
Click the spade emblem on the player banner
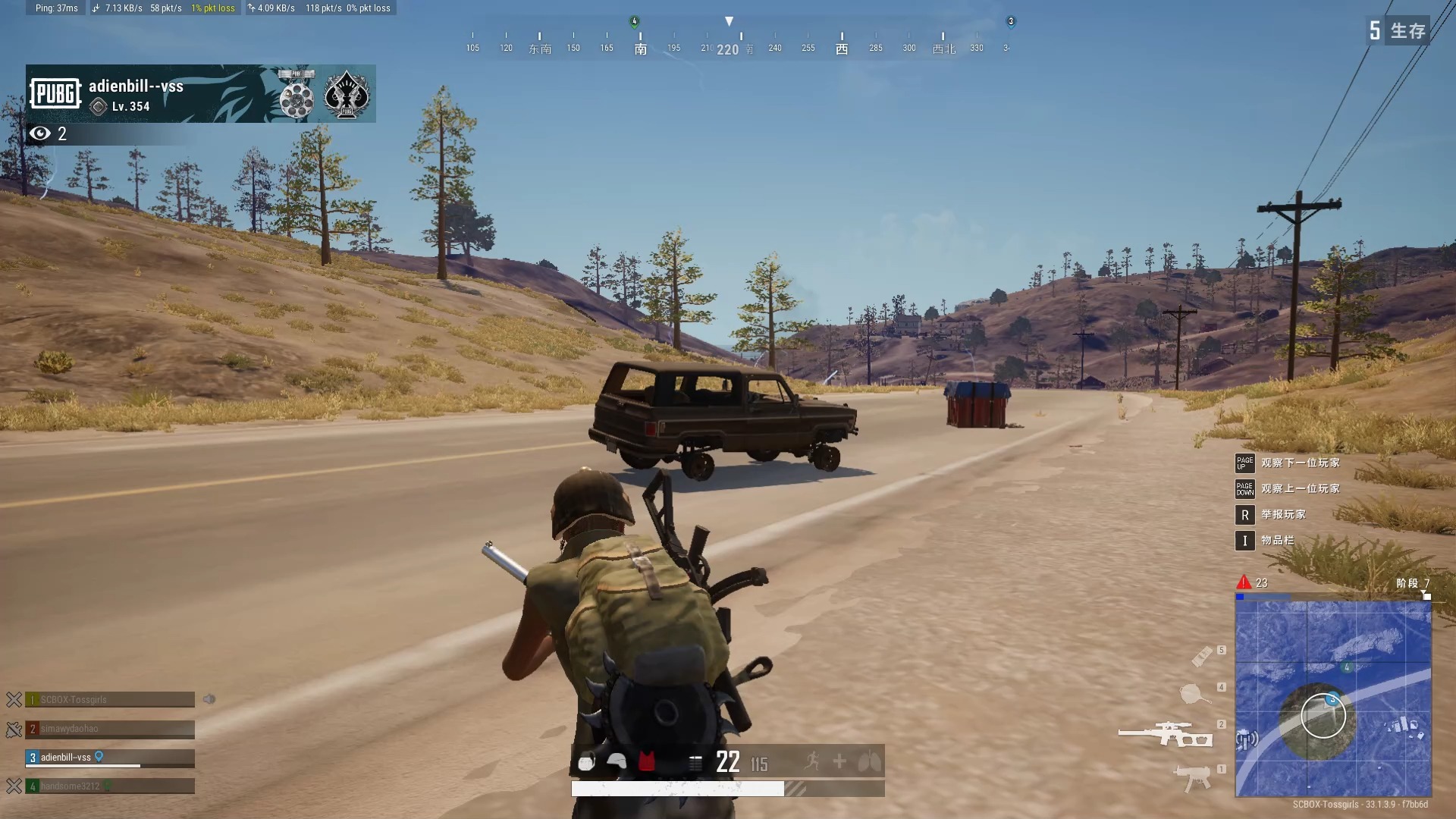(347, 95)
